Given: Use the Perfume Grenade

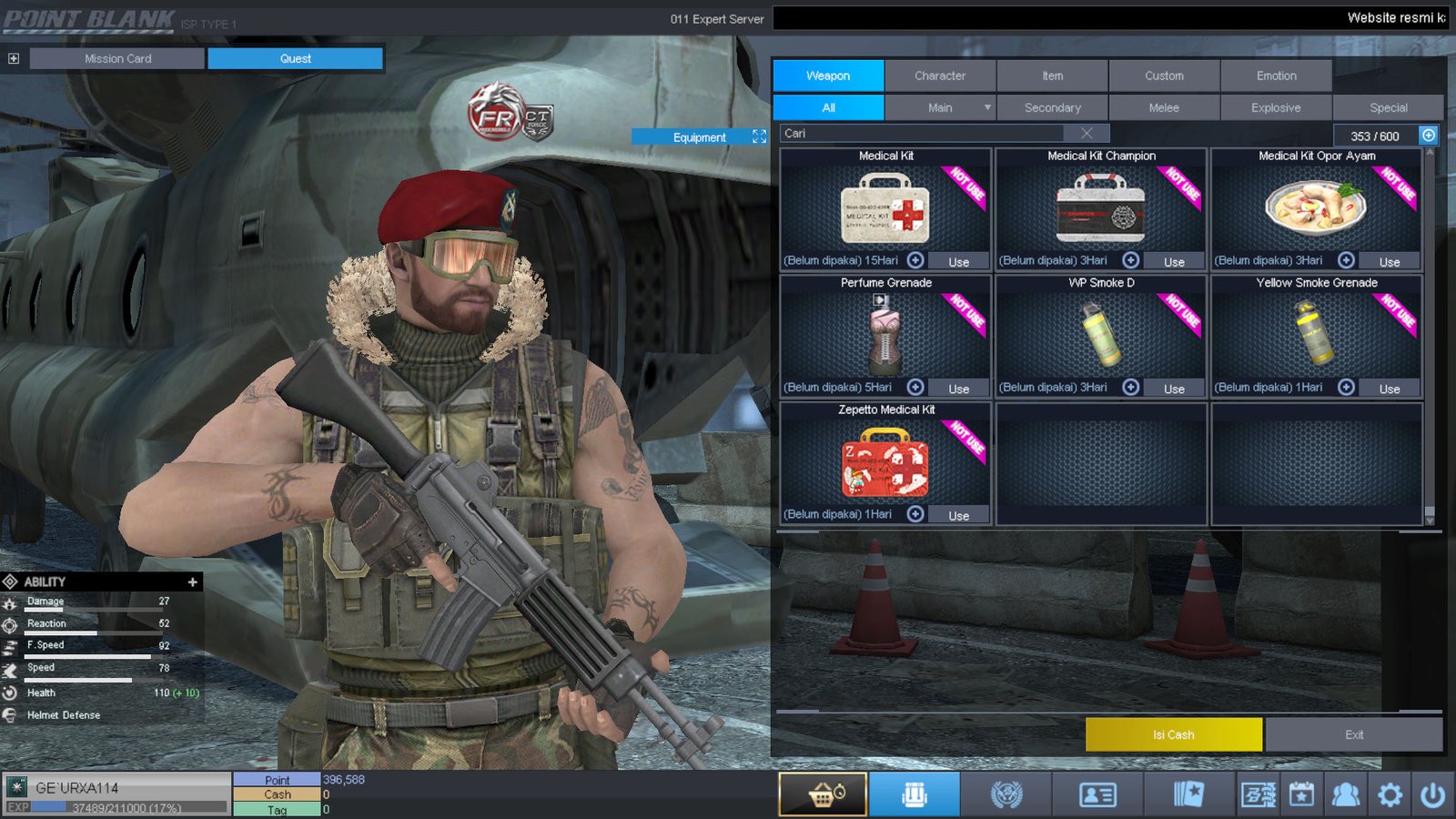Looking at the screenshot, I should pyautogui.click(x=958, y=389).
